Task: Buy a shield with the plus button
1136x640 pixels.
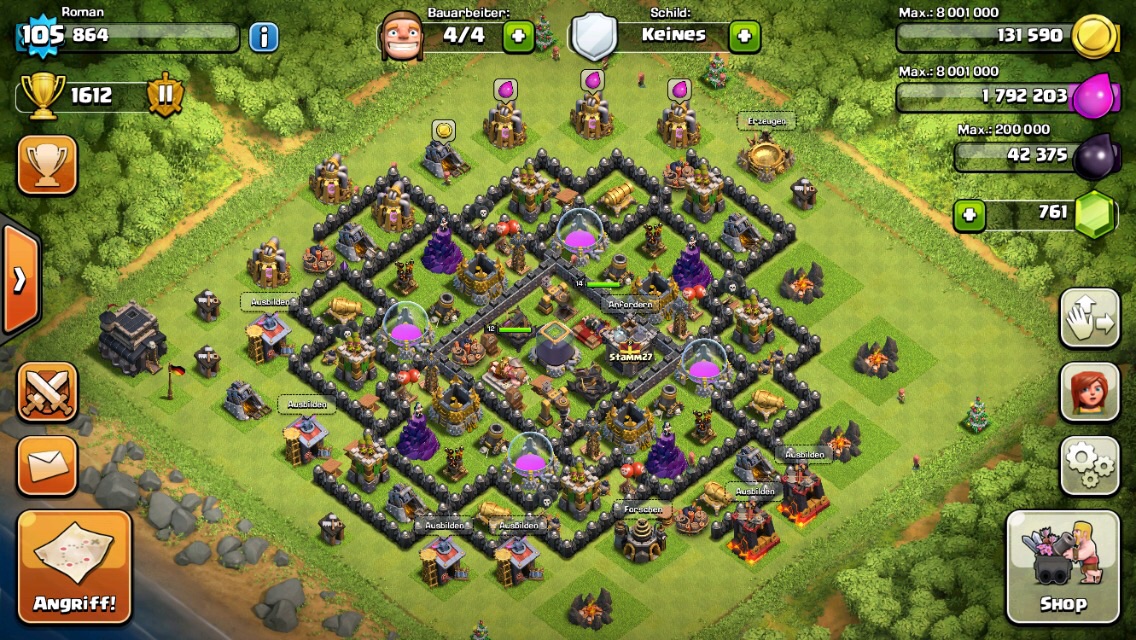Action: (x=744, y=37)
